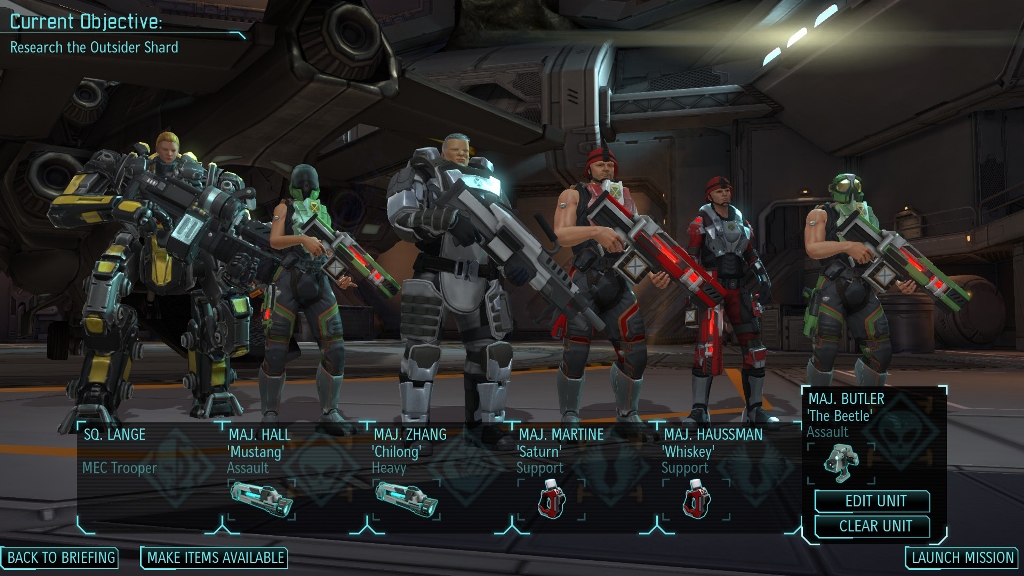Click Make Items Available
The width and height of the screenshot is (1024, 576).
[214, 558]
